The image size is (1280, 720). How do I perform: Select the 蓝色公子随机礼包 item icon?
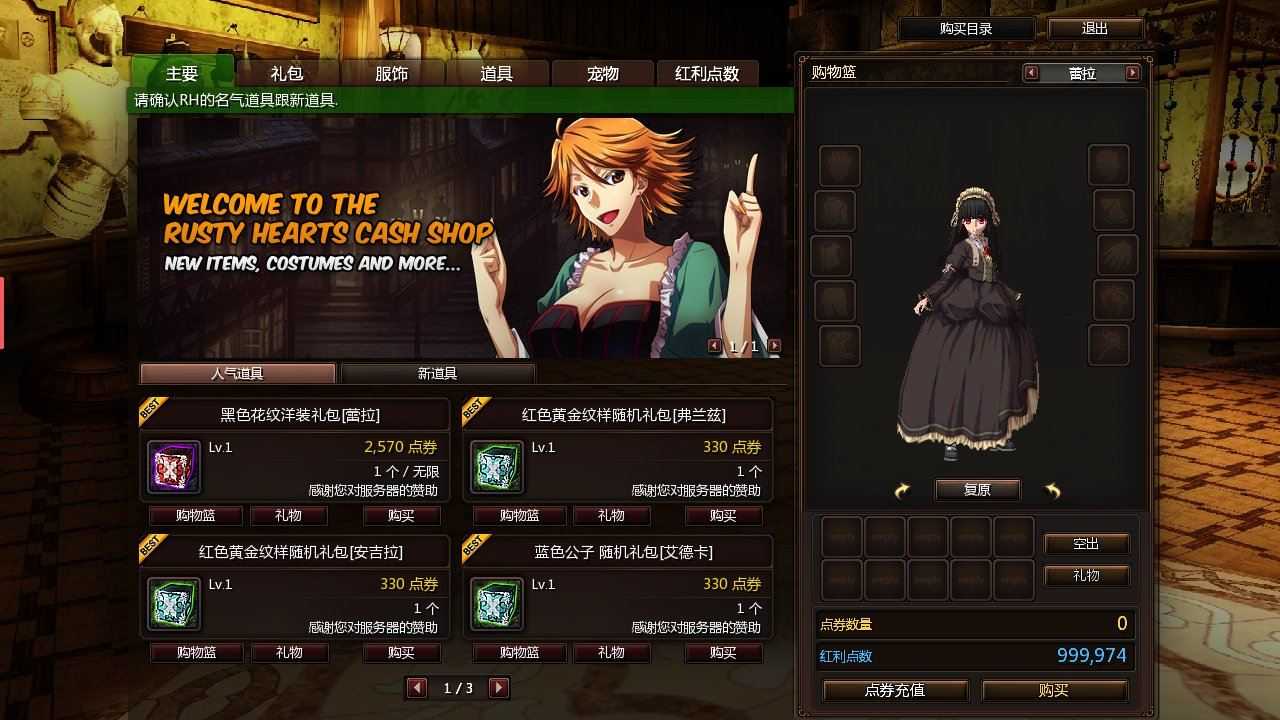pyautogui.click(x=496, y=603)
